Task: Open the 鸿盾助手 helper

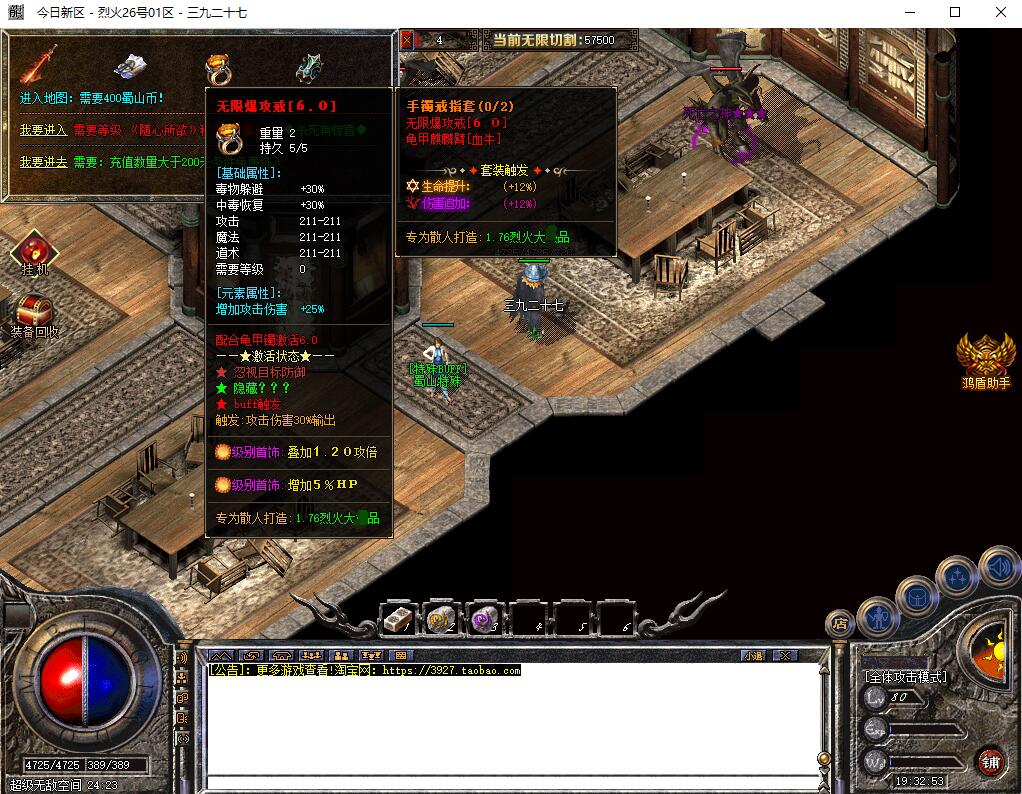Action: pos(985,357)
